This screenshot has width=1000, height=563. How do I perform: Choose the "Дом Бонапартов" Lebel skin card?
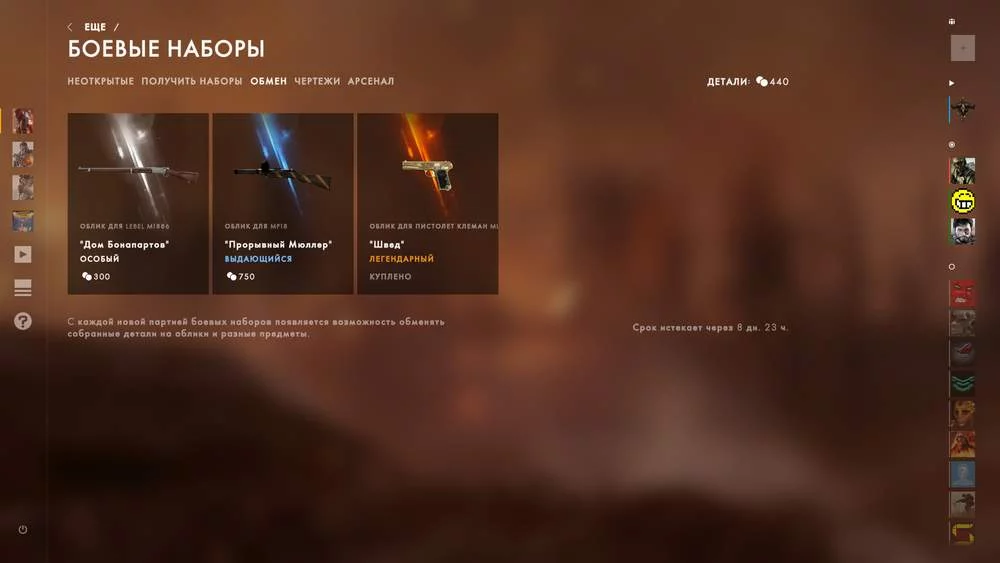[138, 203]
